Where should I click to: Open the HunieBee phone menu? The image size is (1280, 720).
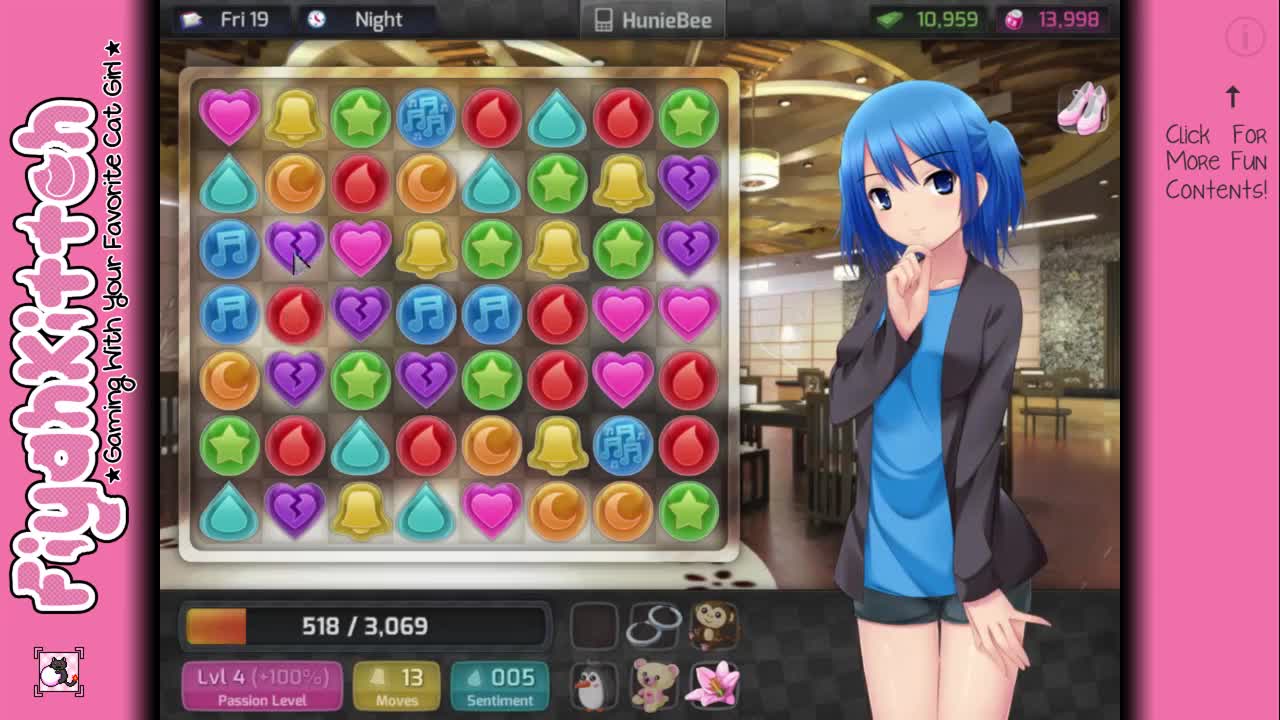tap(653, 20)
